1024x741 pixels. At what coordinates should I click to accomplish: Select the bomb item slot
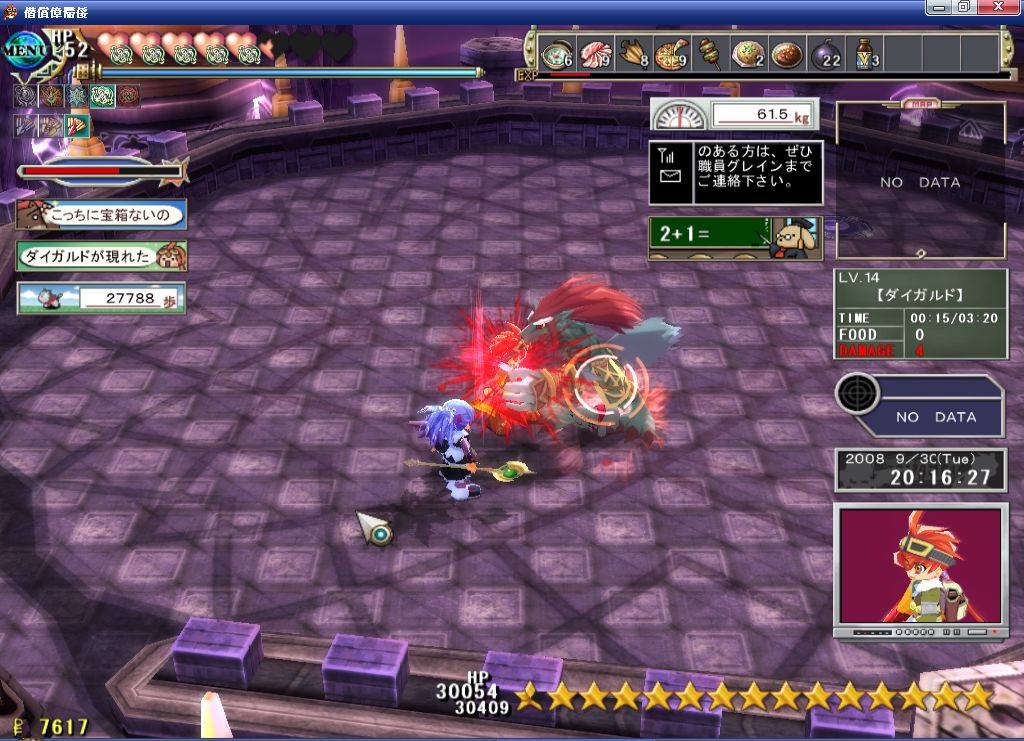pos(825,53)
